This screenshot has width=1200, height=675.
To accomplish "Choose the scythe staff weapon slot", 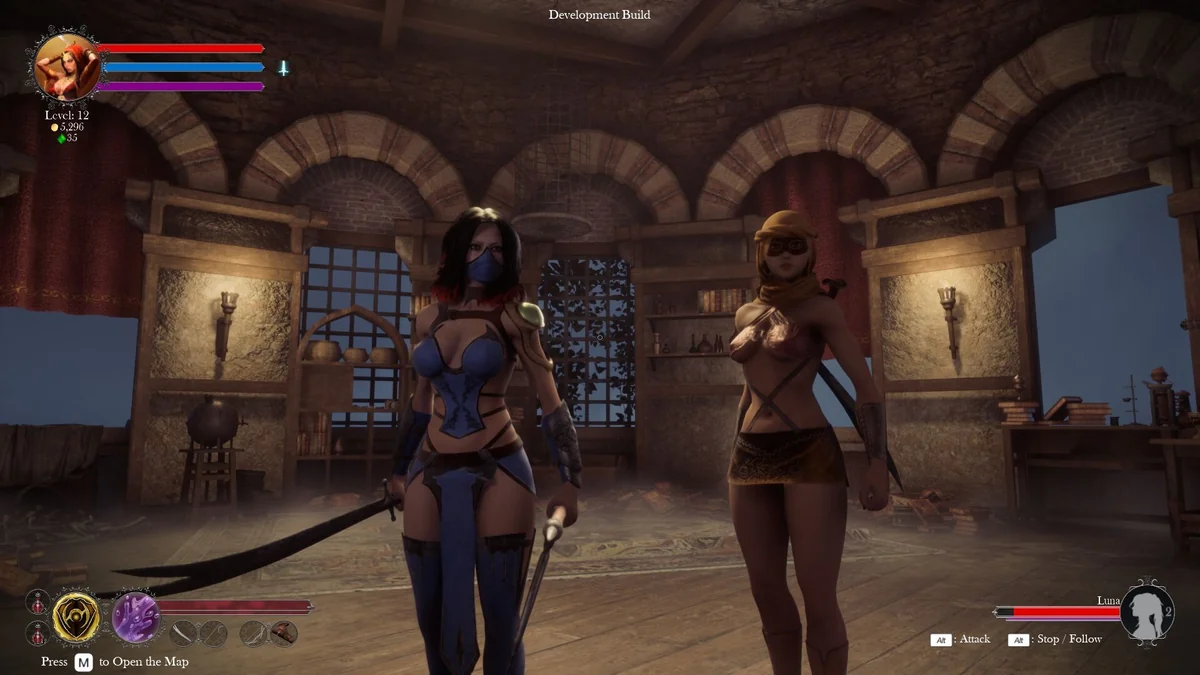I will [213, 633].
